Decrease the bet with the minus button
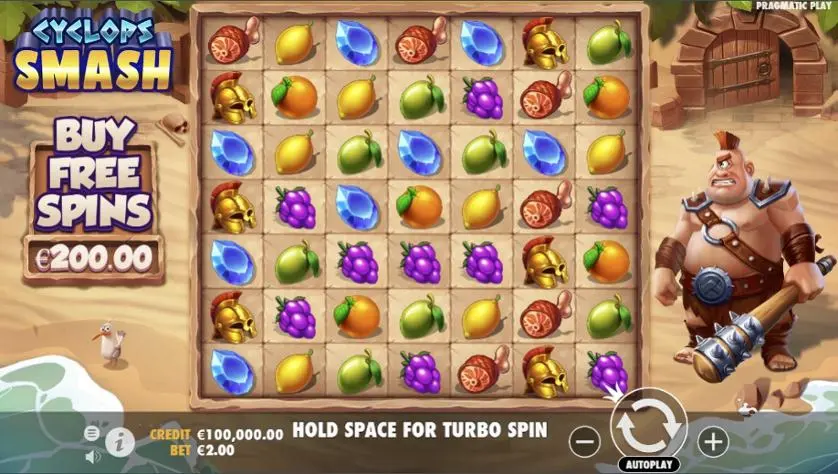This screenshot has height=474, width=838. [587, 440]
